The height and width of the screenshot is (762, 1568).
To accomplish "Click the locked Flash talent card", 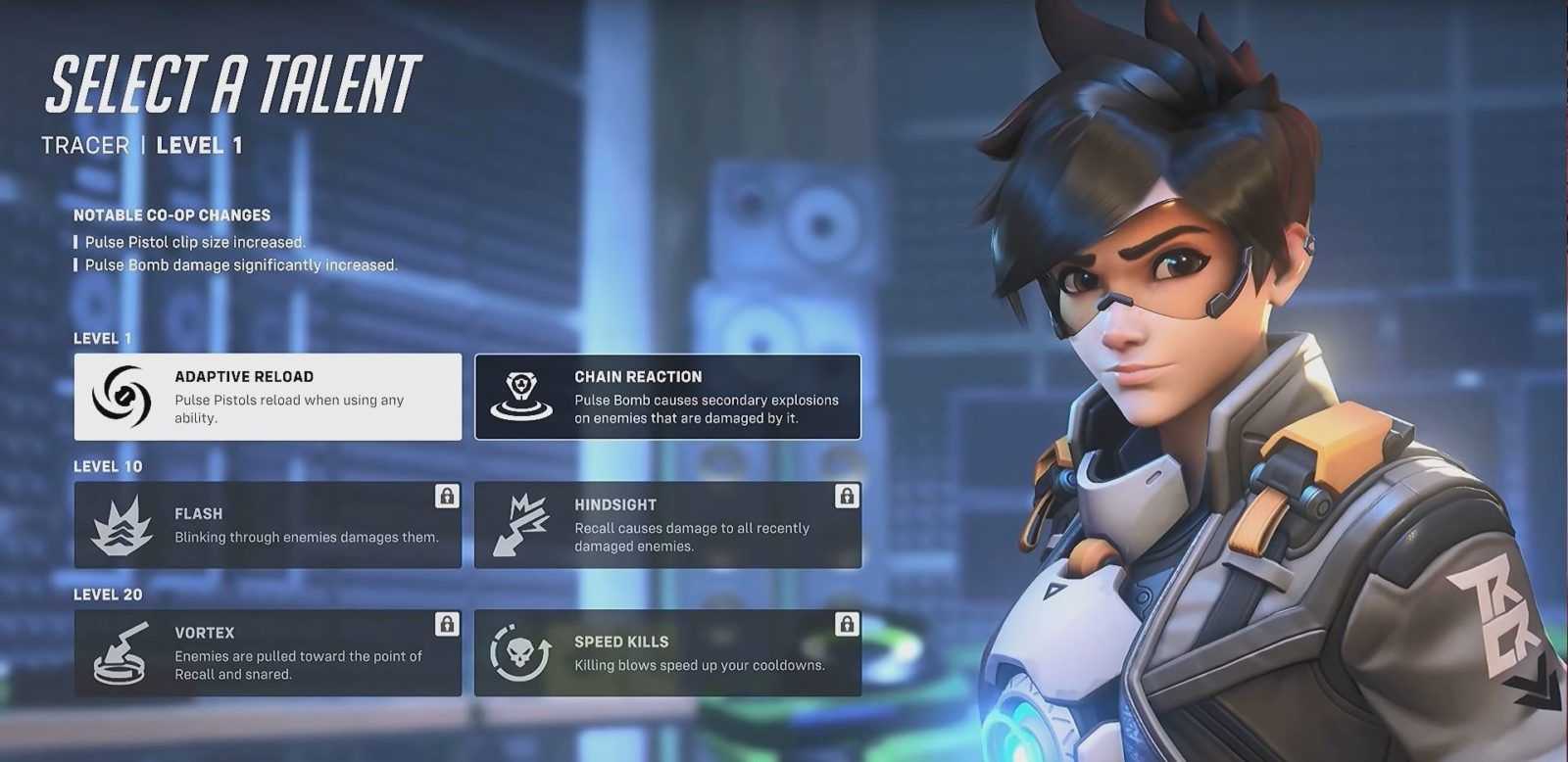I will coord(268,525).
